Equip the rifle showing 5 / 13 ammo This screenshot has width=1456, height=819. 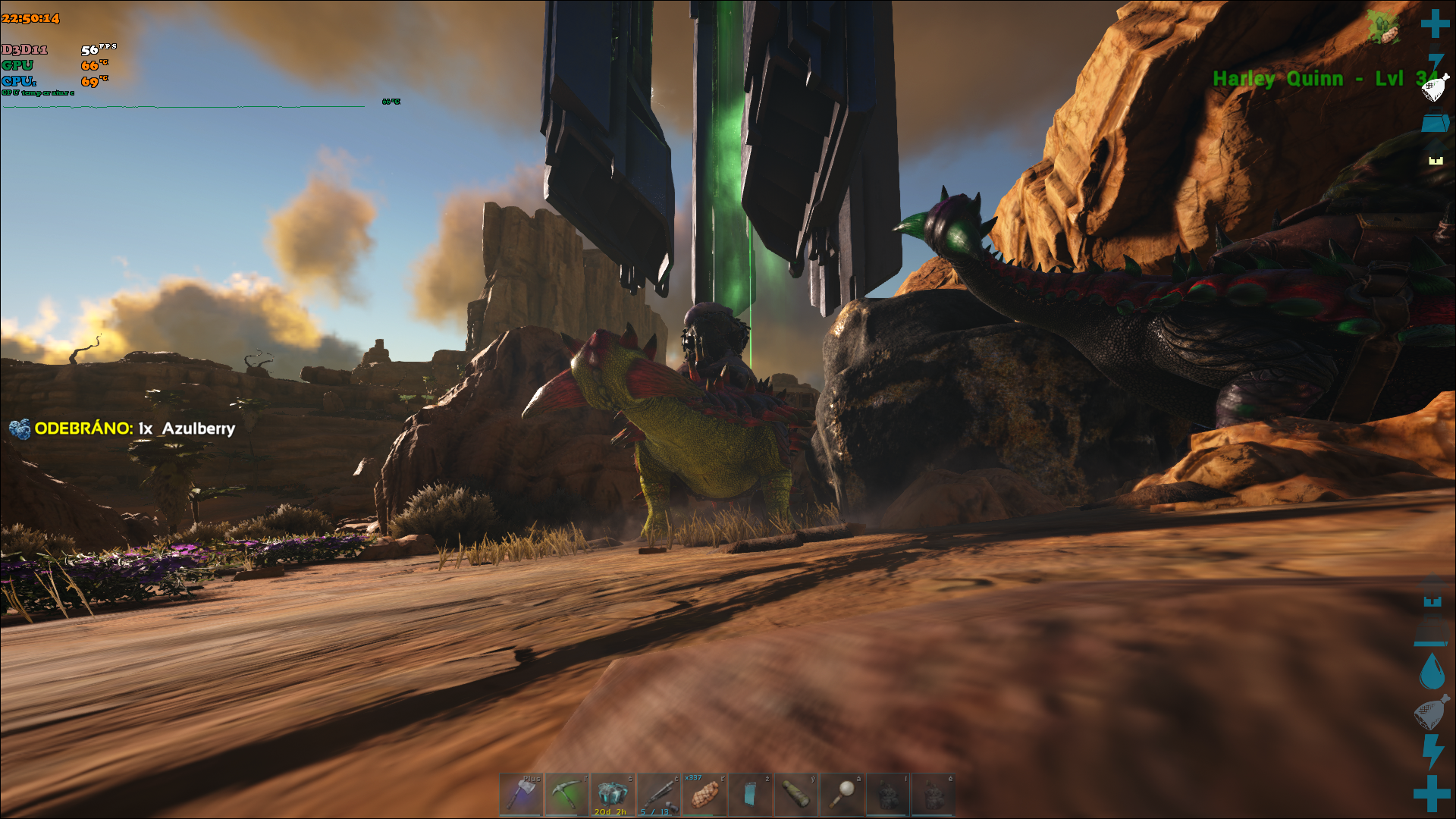[658, 794]
